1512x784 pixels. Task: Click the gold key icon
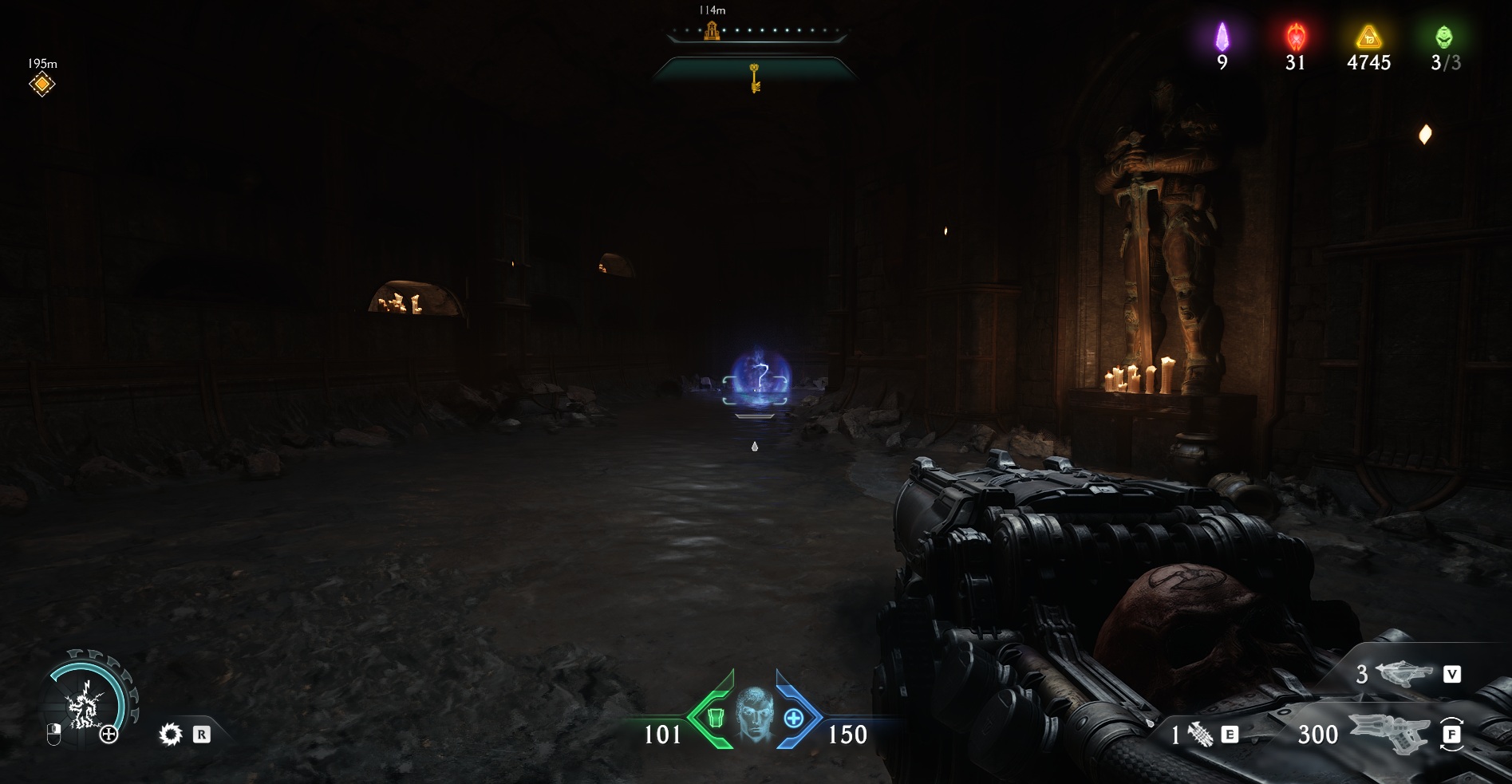(754, 78)
